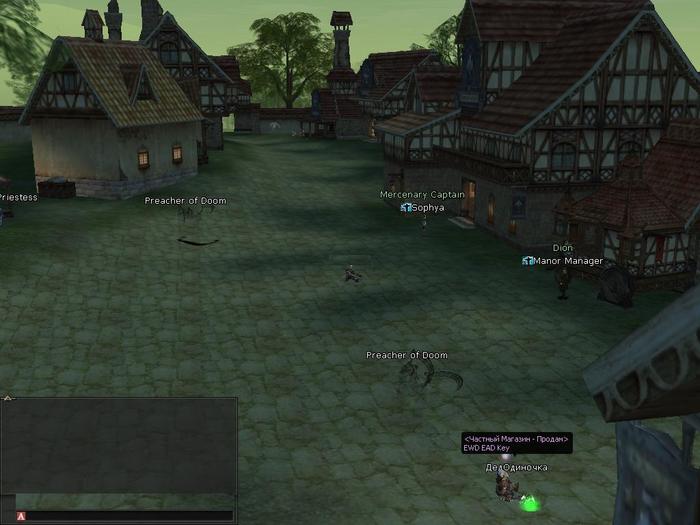Click the chat text input field

(x=130, y=516)
